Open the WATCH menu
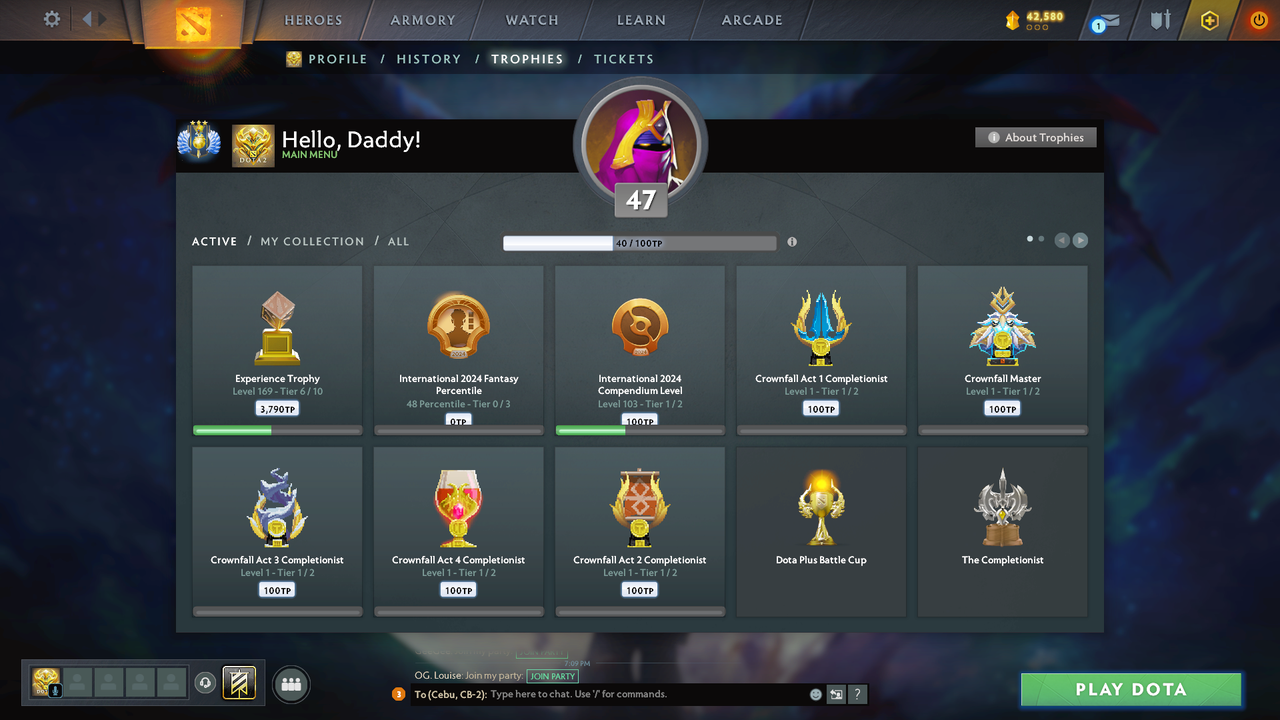 click(x=531, y=20)
